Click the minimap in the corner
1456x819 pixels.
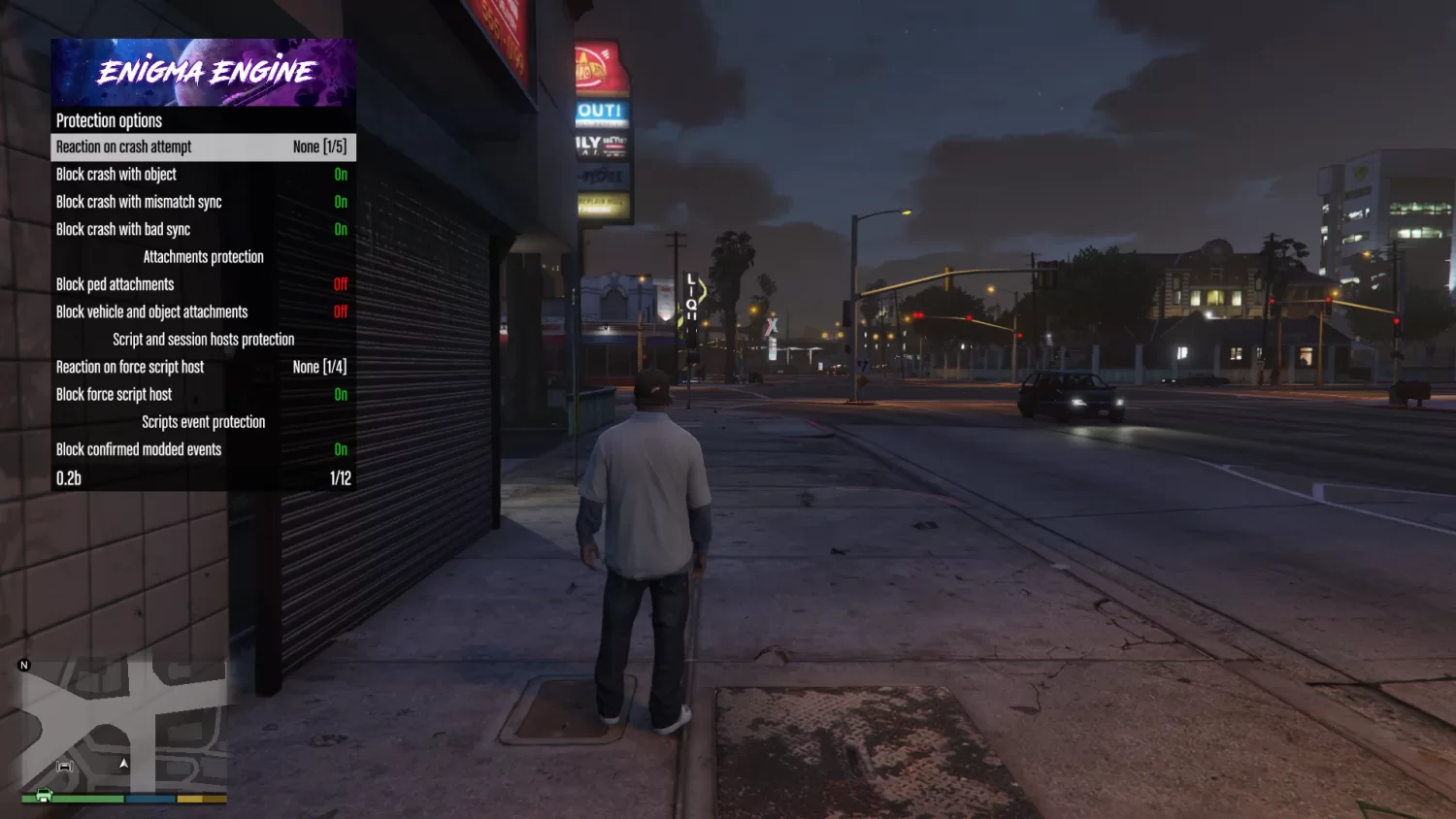(123, 728)
